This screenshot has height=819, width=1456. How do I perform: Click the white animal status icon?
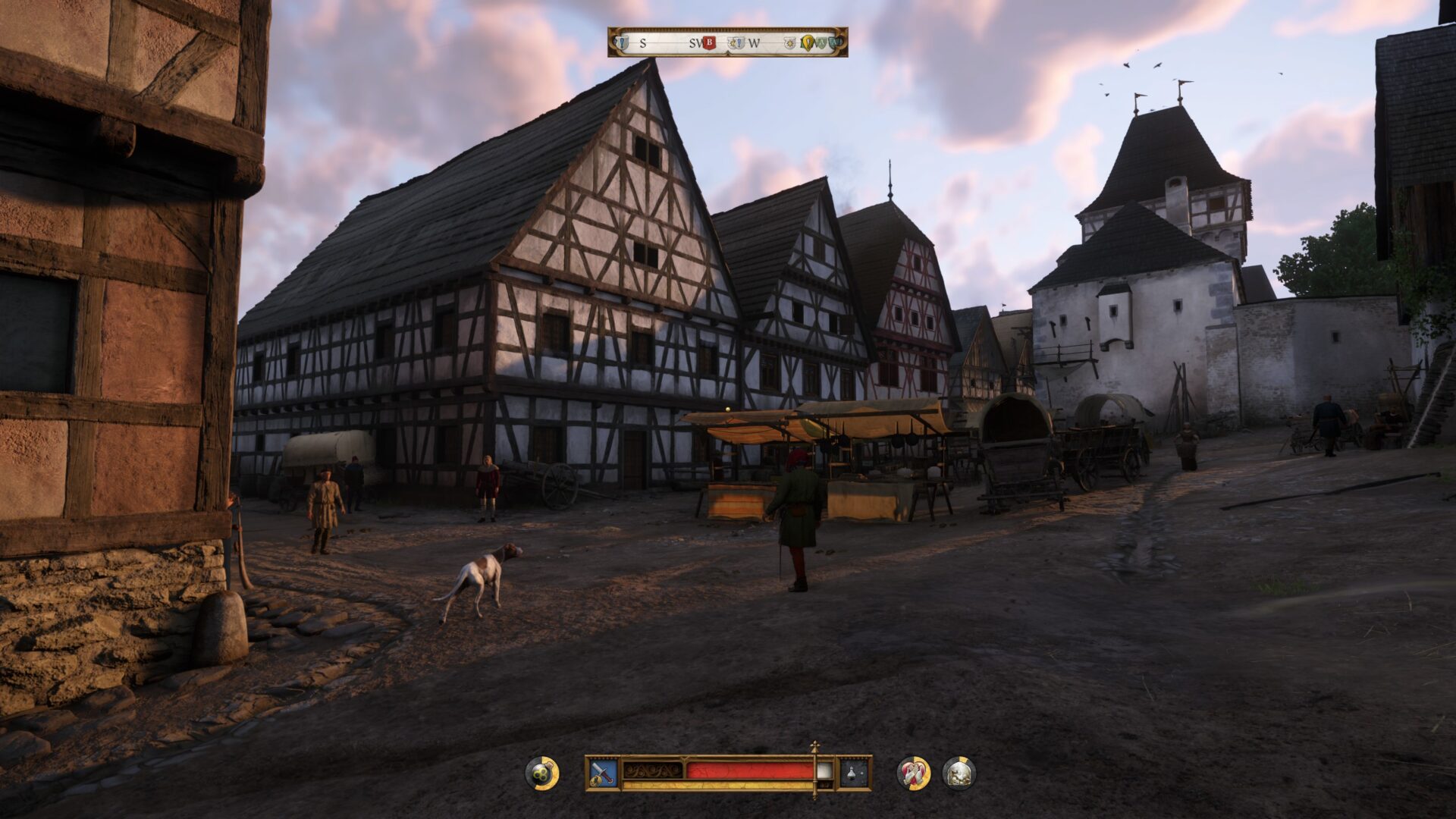point(959,773)
